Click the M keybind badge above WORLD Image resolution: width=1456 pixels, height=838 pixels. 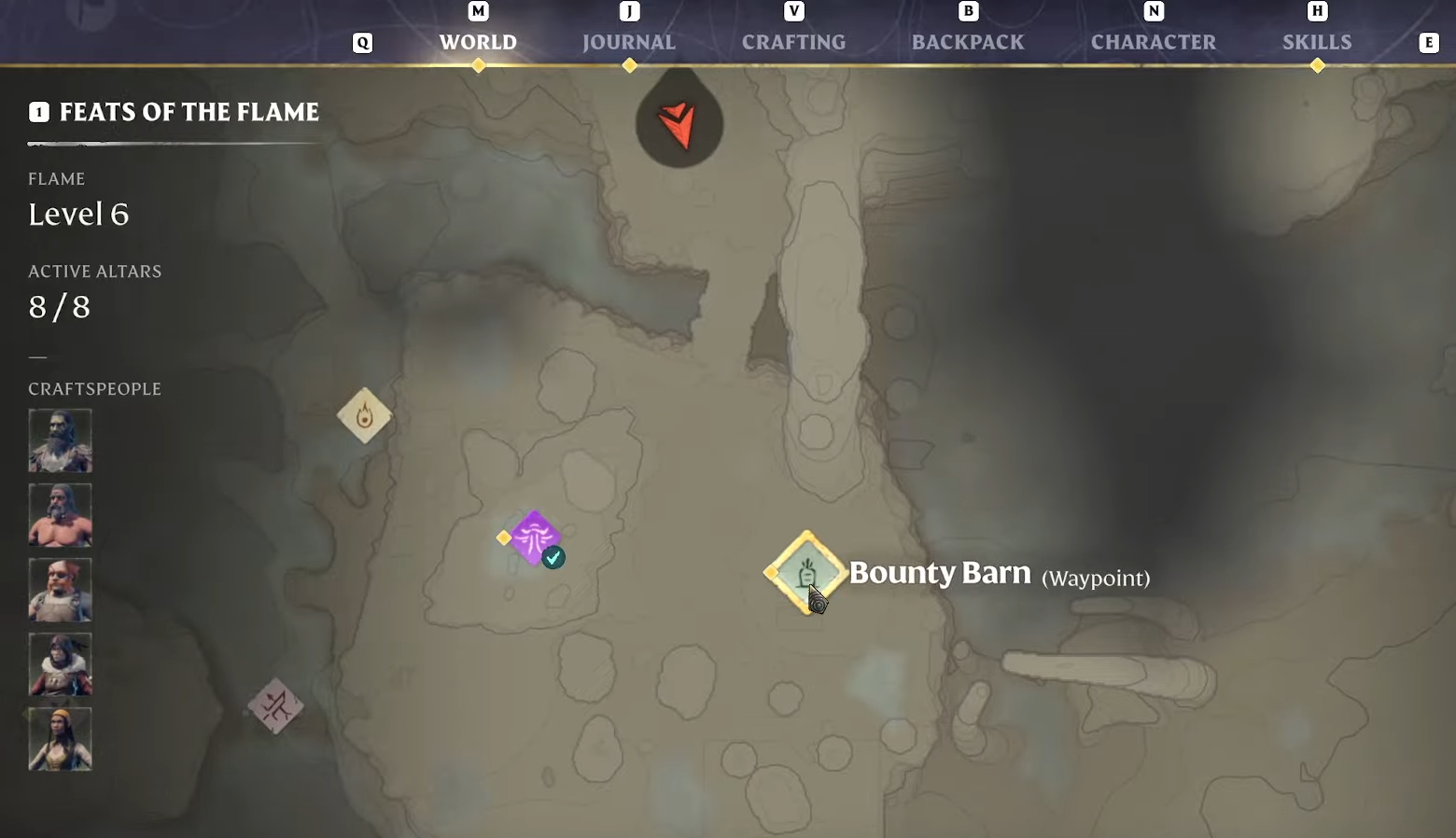478,11
